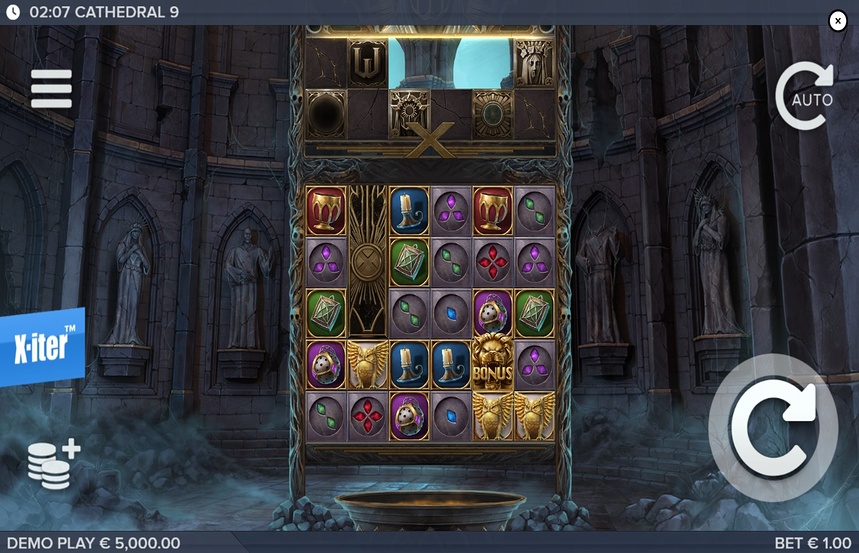Spin the reels with the large arrow

tap(774, 427)
